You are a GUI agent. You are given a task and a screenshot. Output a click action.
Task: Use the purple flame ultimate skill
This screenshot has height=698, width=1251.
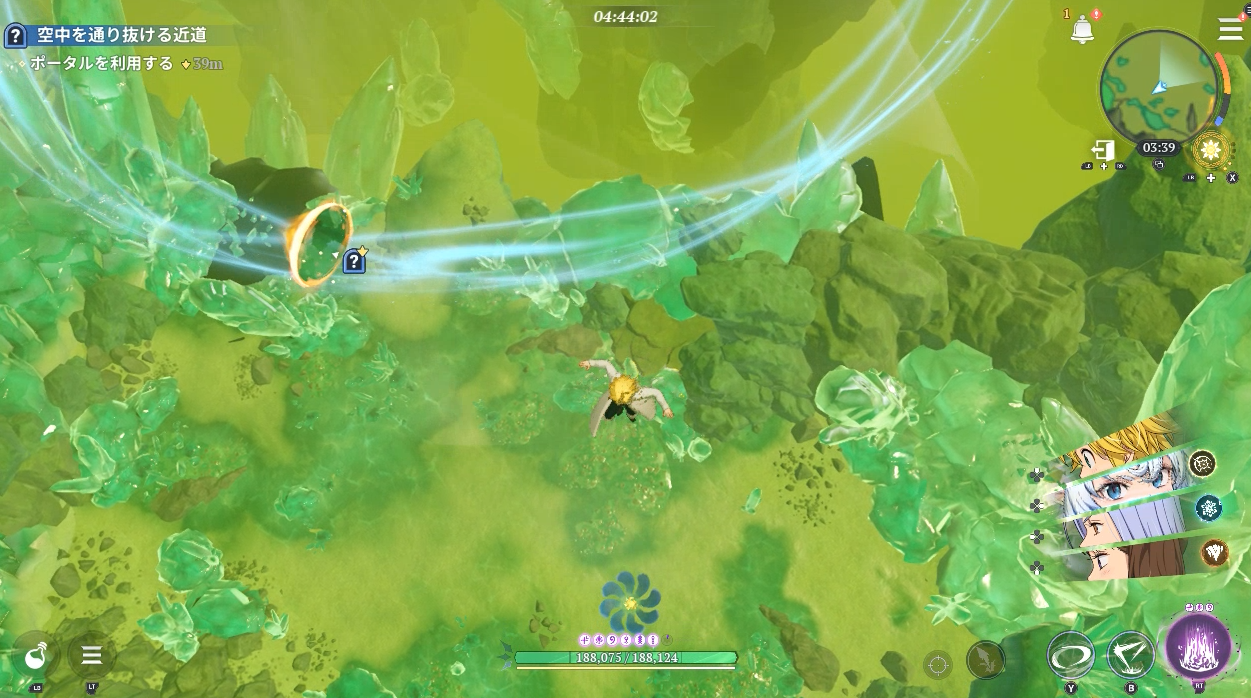(1198, 646)
